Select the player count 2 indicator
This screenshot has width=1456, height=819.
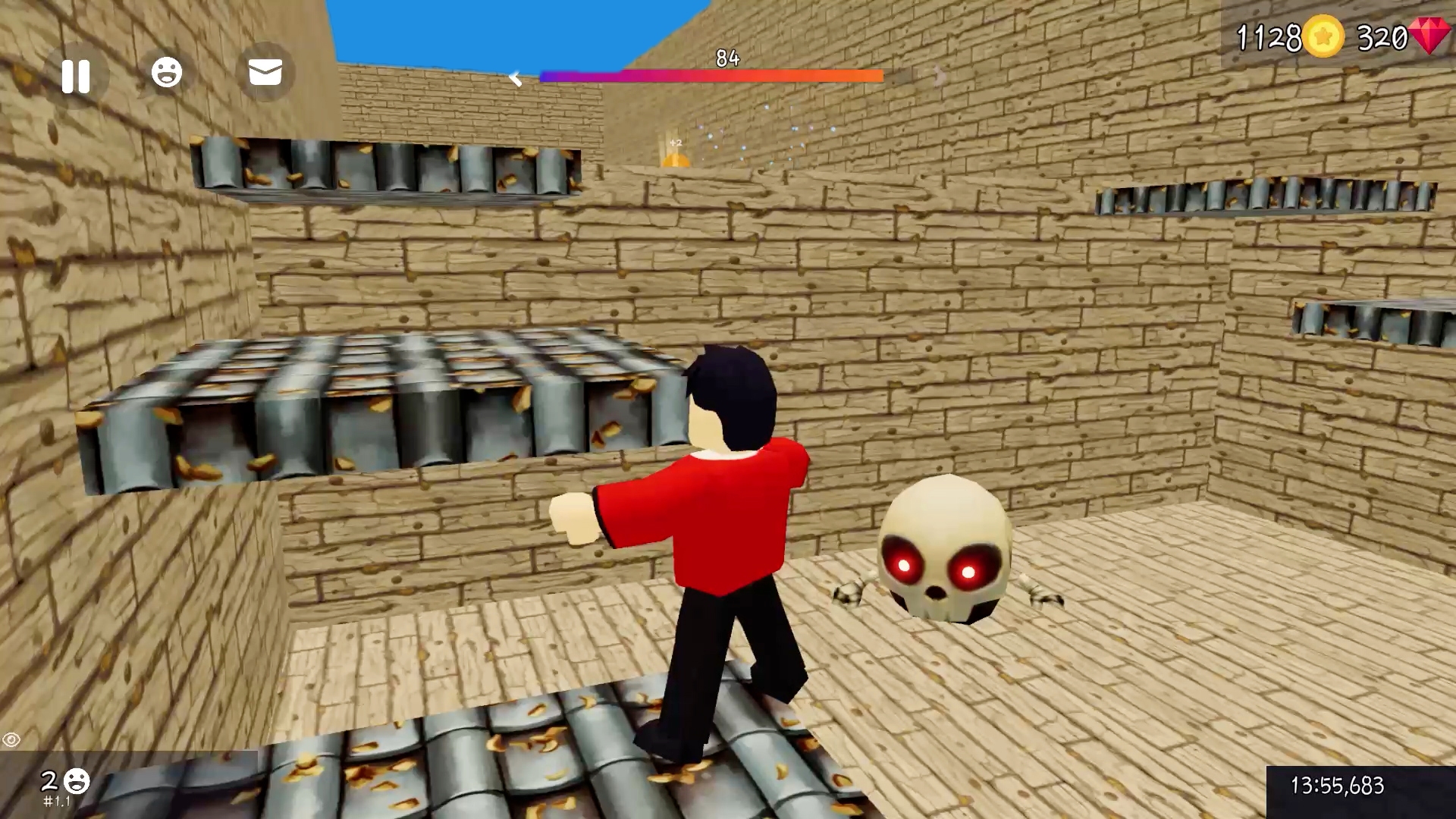(50, 780)
